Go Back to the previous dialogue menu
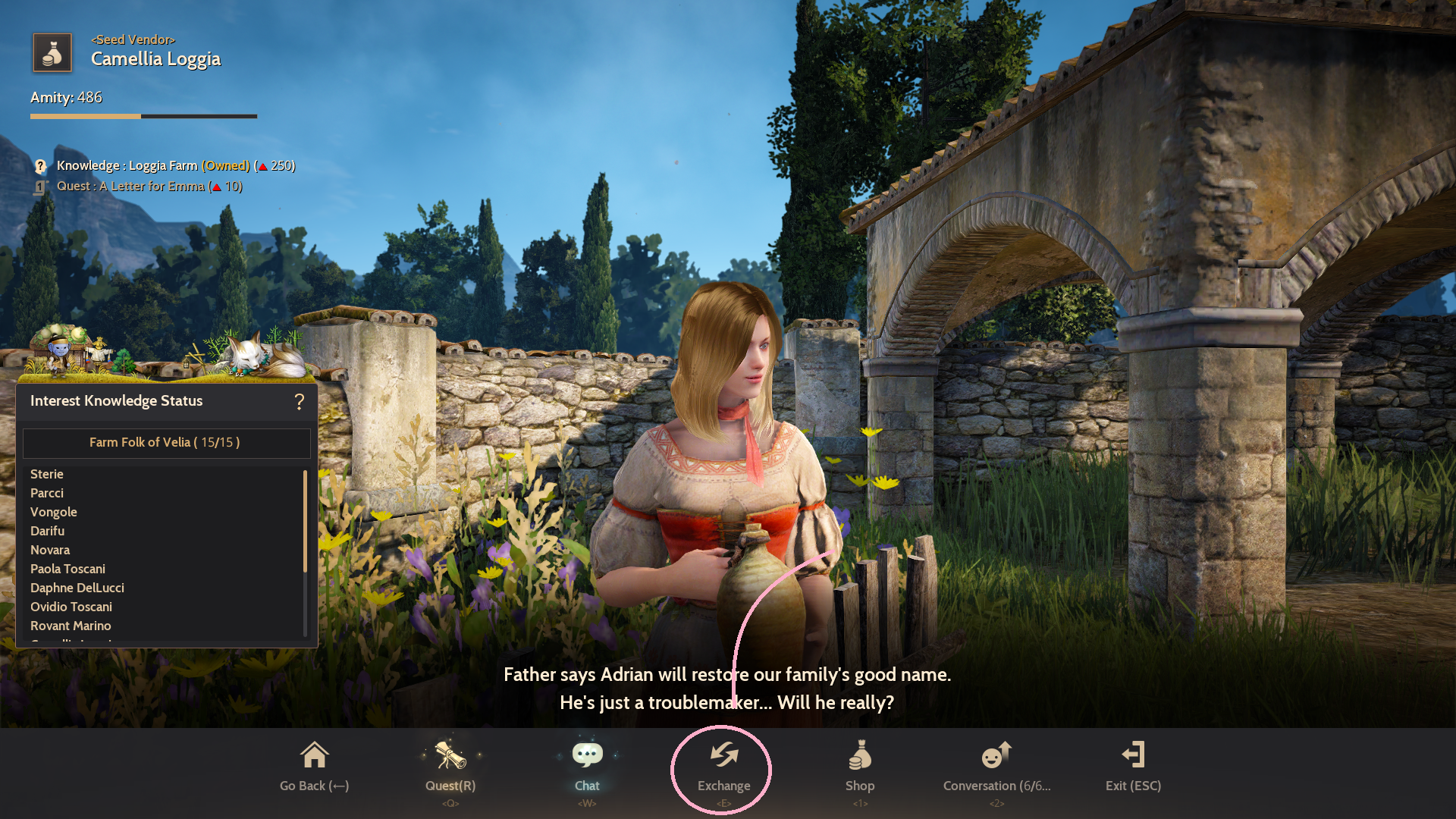 point(314,767)
